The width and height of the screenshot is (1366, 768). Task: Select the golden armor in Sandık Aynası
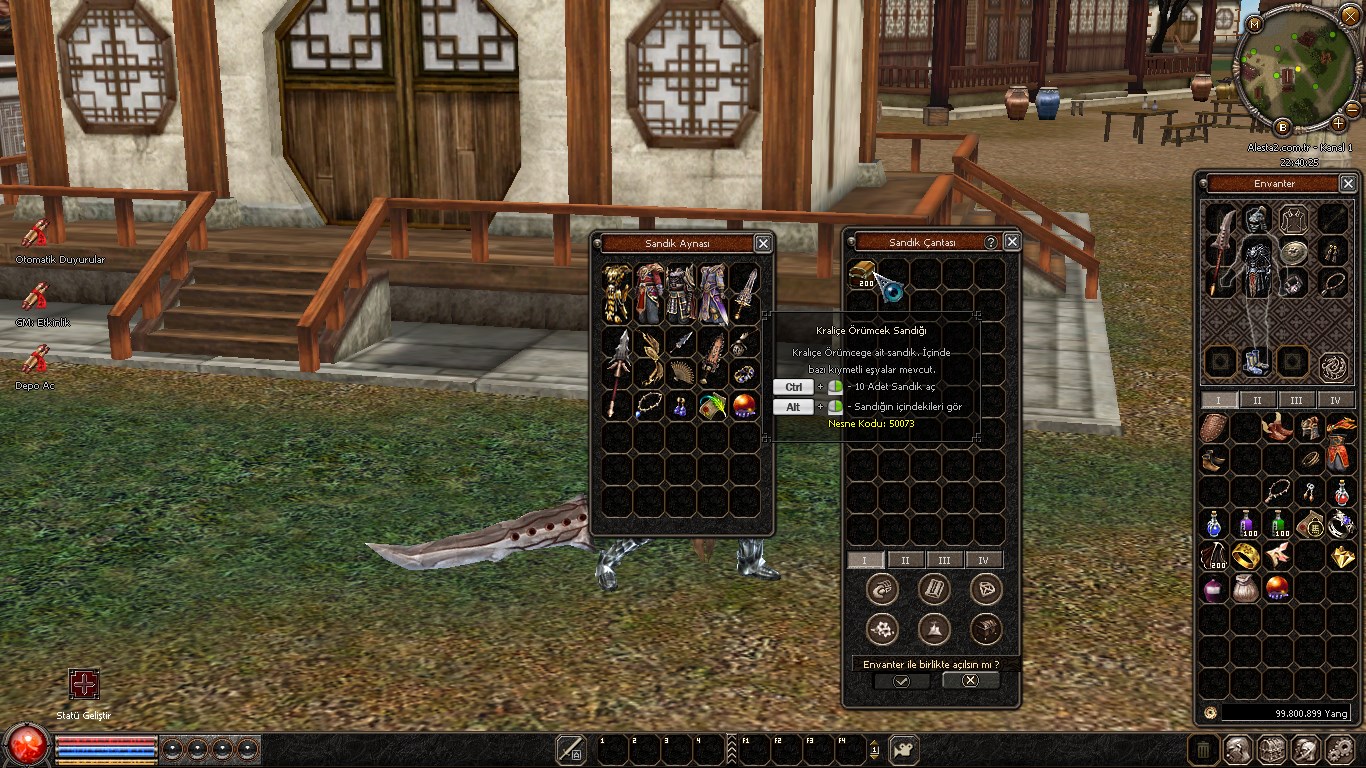[x=617, y=294]
